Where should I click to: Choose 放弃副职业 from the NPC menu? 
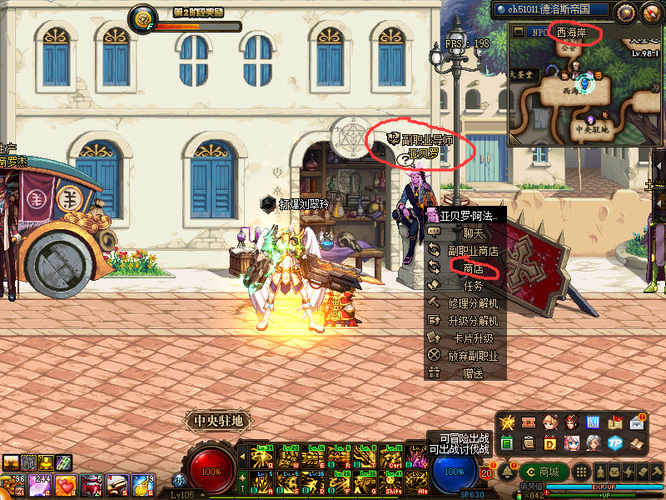[473, 355]
